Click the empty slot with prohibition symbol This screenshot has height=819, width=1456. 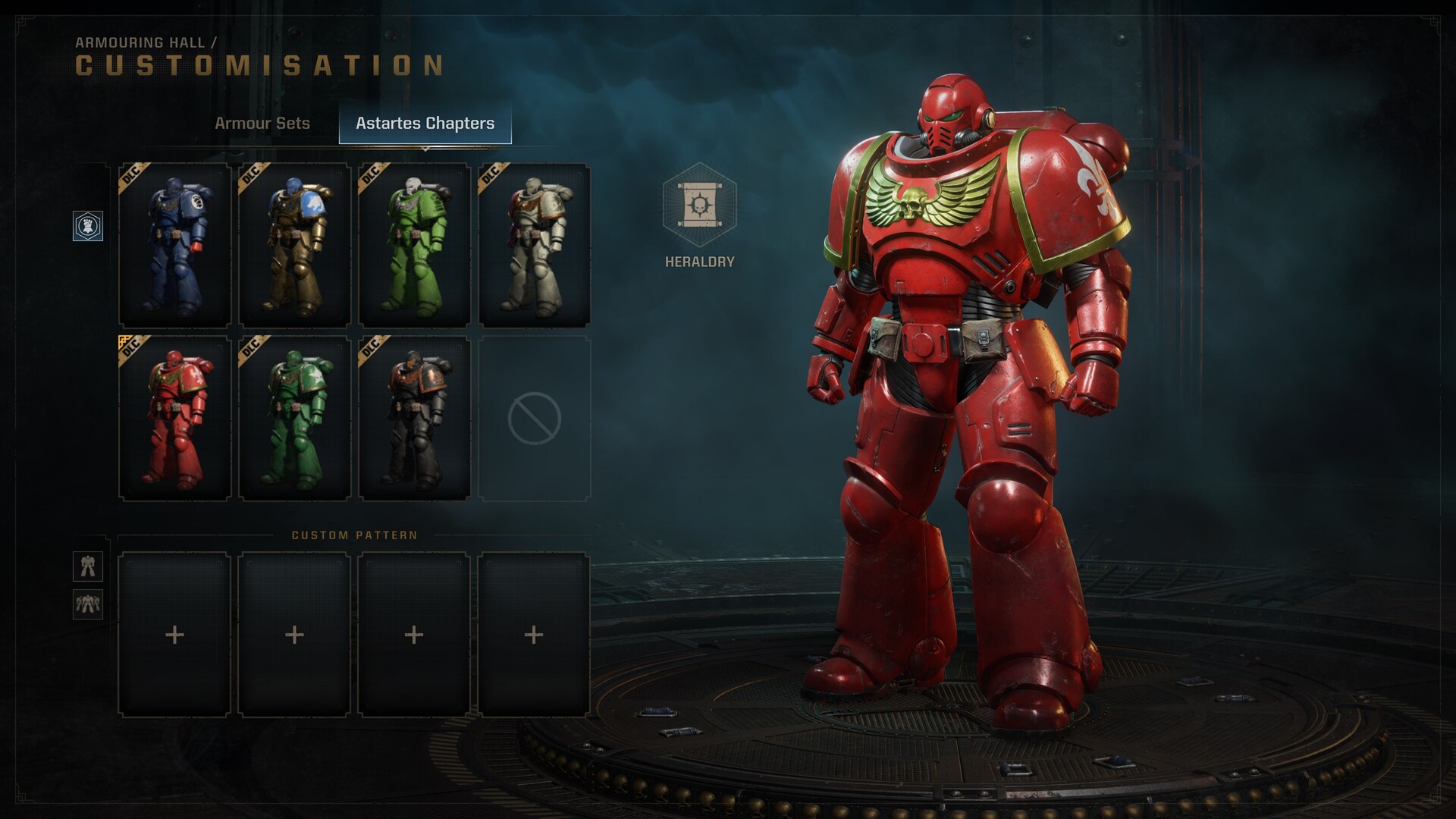(535, 419)
